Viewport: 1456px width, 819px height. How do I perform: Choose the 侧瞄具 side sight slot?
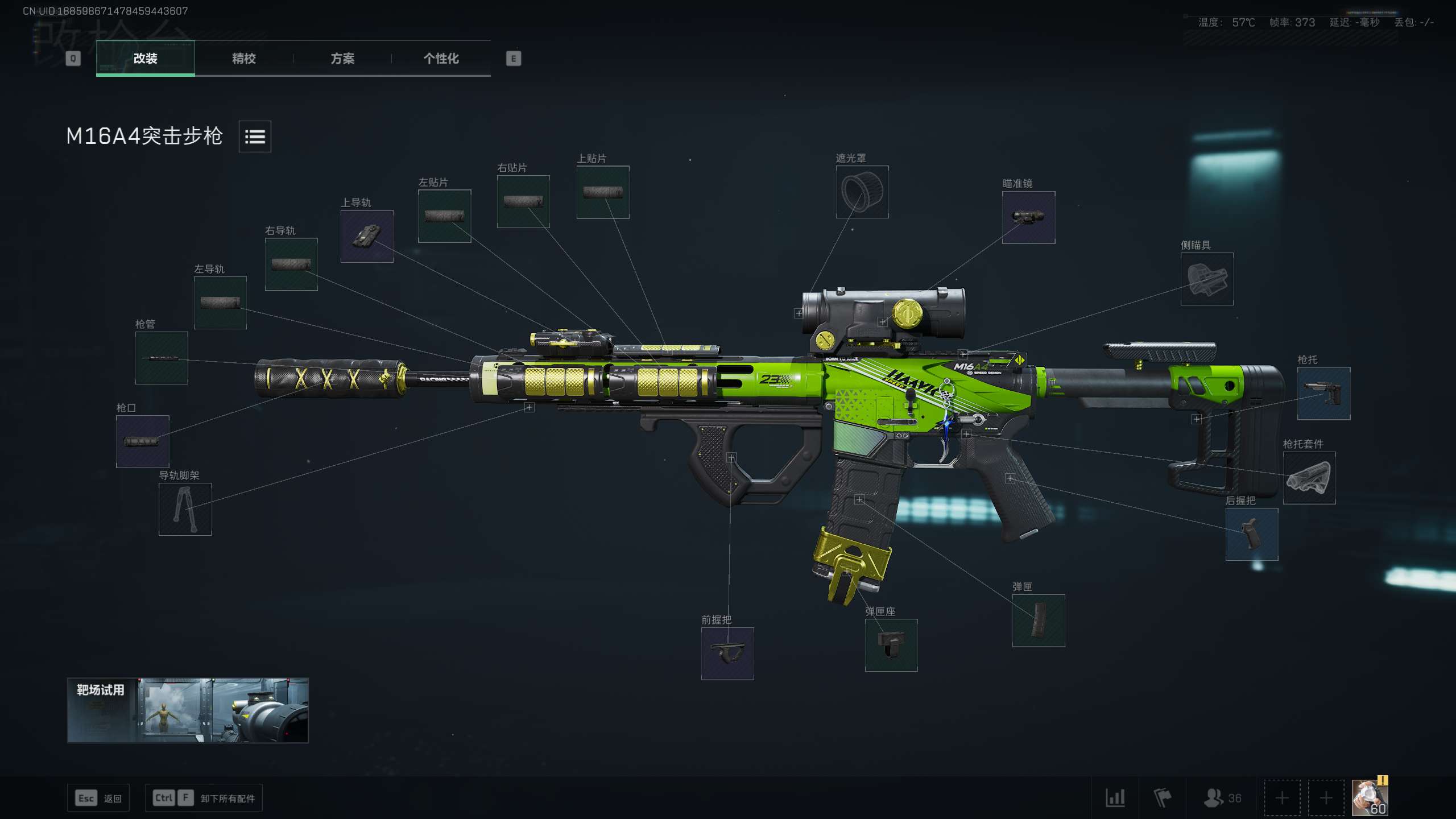tap(1207, 279)
